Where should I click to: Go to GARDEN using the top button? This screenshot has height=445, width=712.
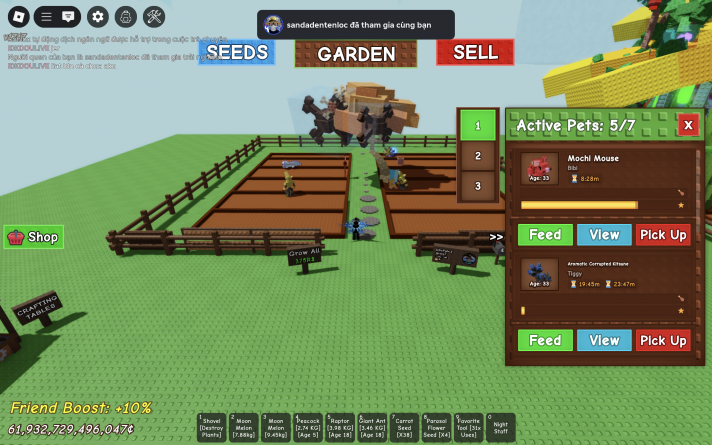(355, 54)
